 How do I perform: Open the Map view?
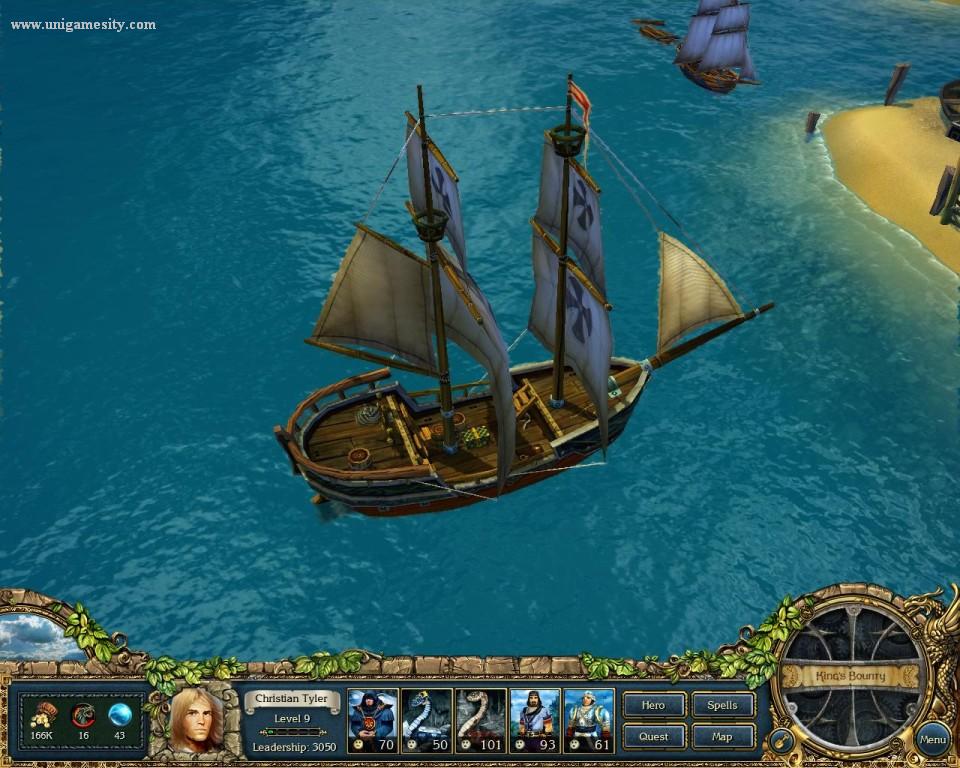[723, 737]
